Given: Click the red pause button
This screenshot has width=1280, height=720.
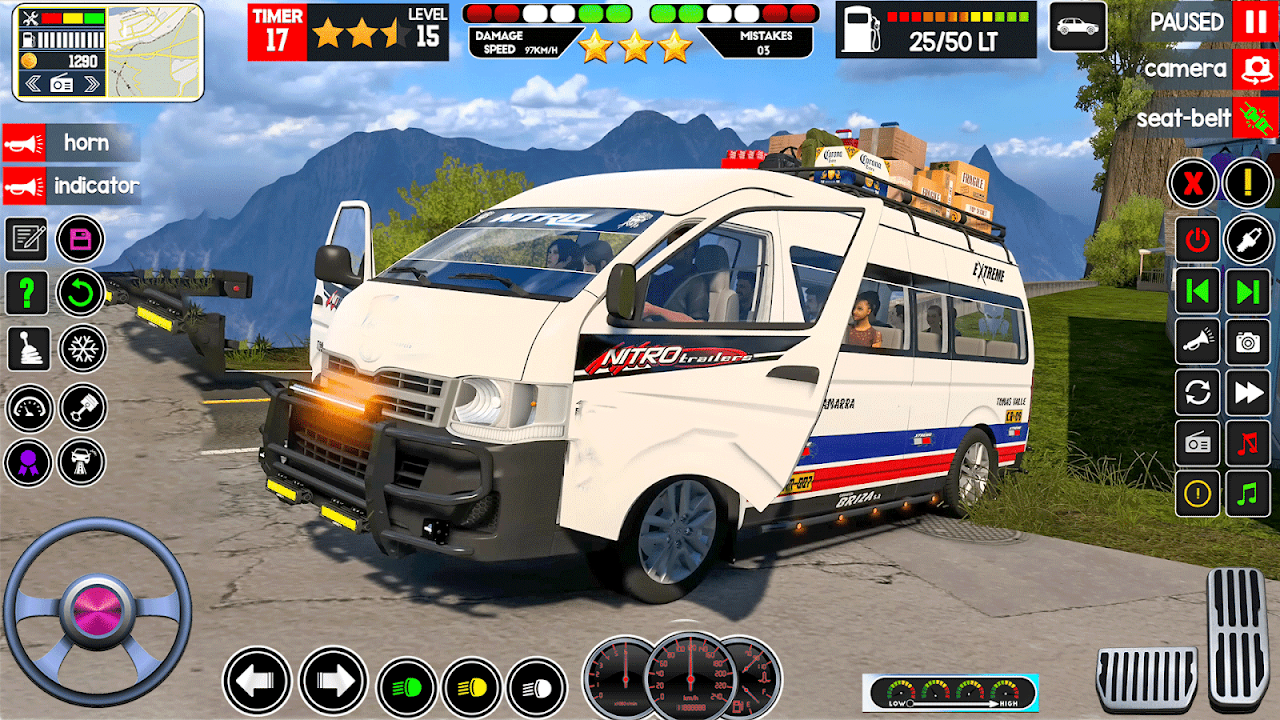Looking at the screenshot, I should 1254,21.
